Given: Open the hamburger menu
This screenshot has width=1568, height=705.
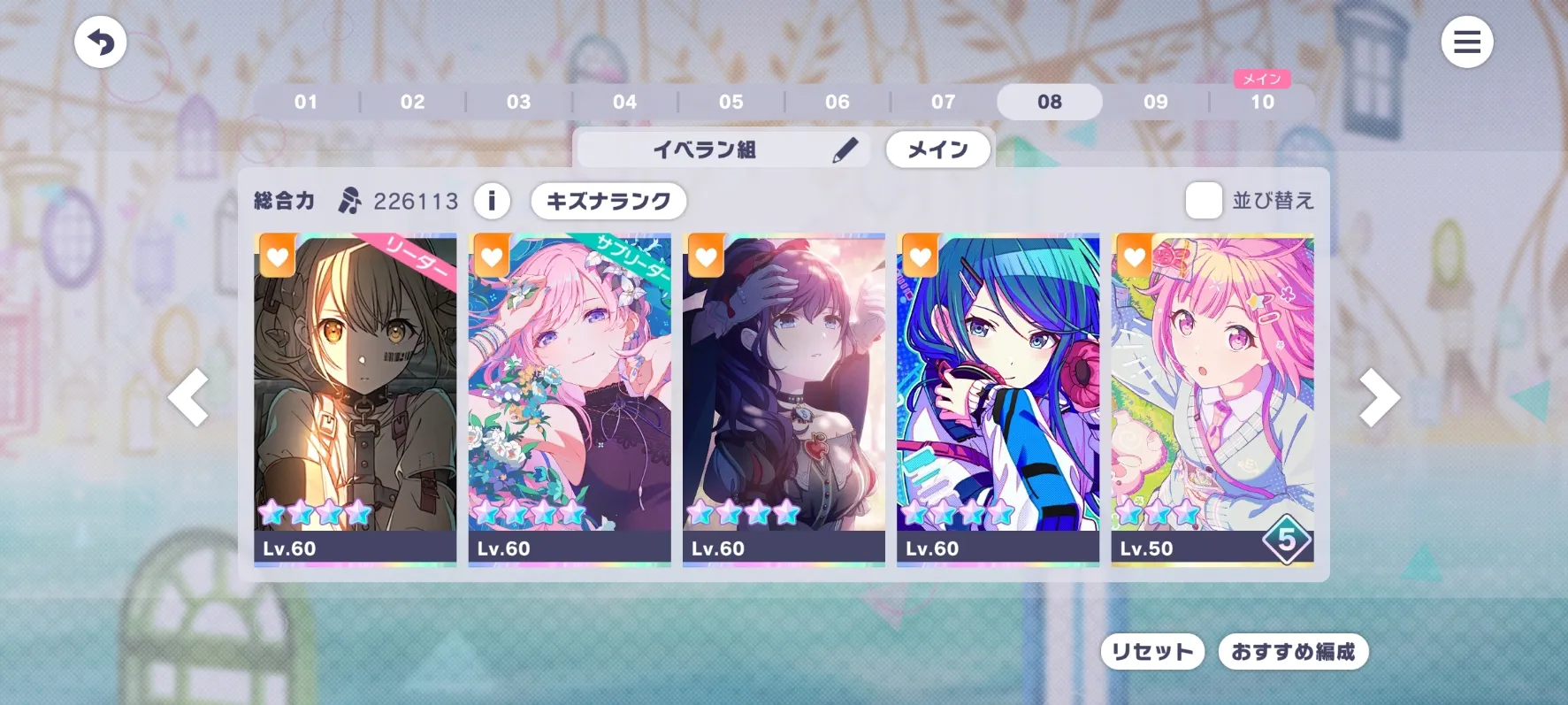Looking at the screenshot, I should (1466, 42).
